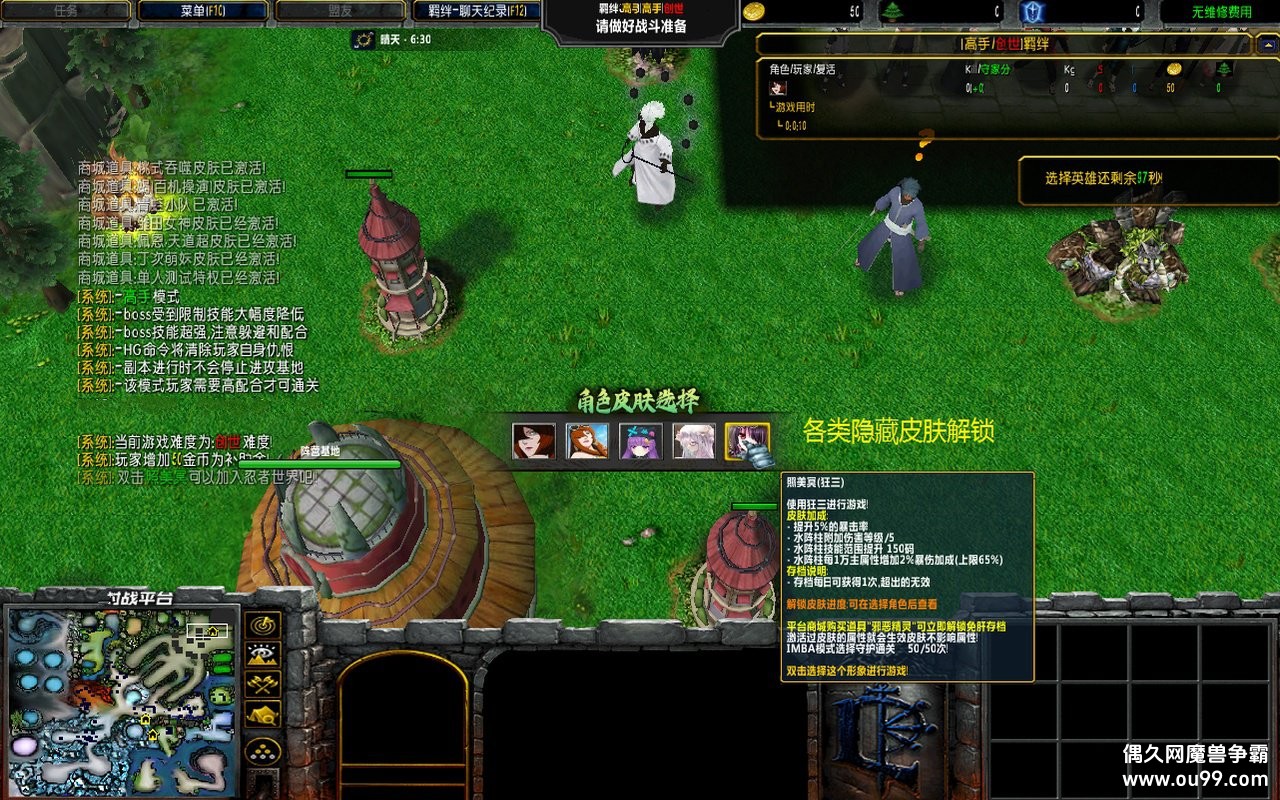Pick the purple-haired skin portrait
Viewport: 1280px width, 800px height.
[x=641, y=441]
